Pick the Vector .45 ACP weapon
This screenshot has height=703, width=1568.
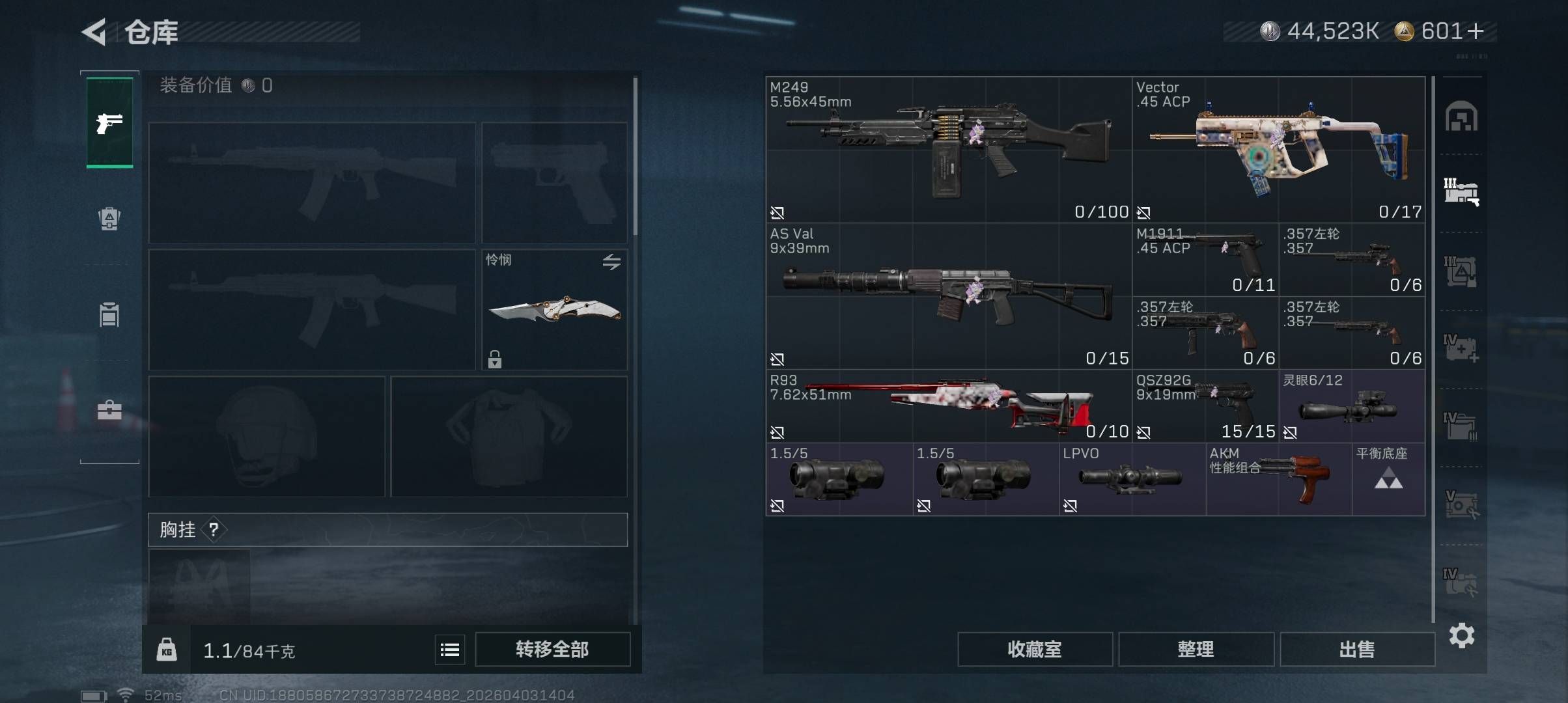coord(1278,150)
